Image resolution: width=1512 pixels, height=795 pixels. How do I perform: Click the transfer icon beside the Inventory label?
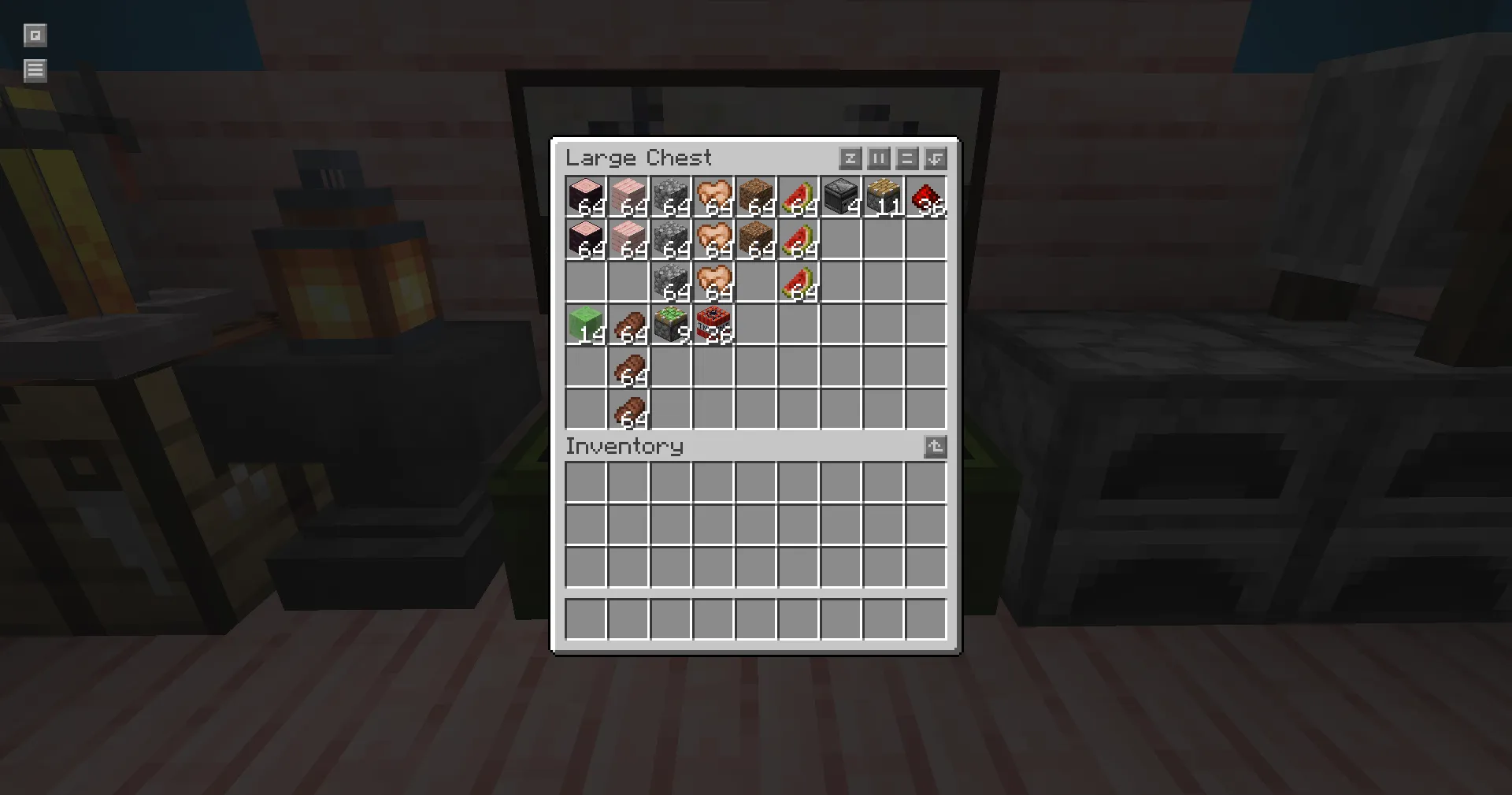(x=935, y=447)
